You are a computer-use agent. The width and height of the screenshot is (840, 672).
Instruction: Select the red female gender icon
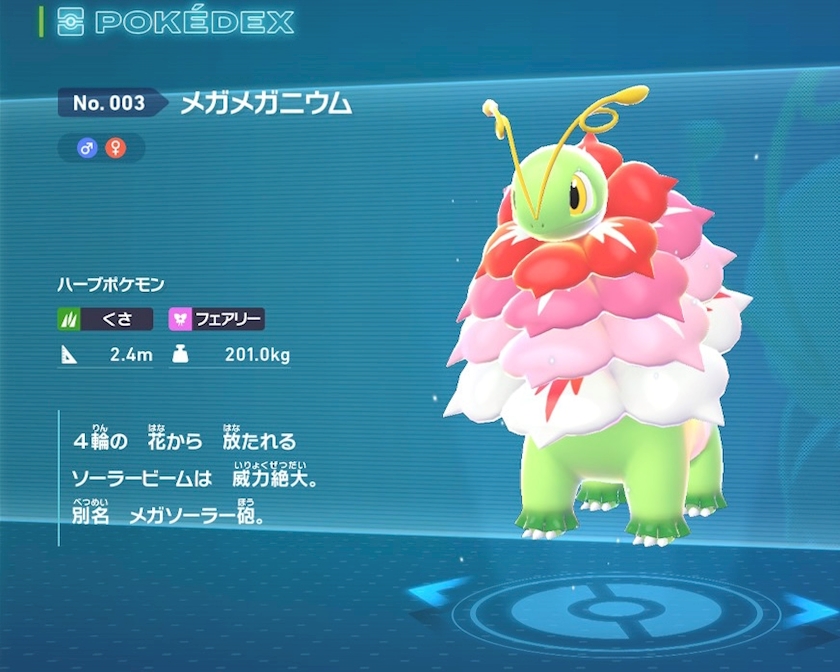116,148
